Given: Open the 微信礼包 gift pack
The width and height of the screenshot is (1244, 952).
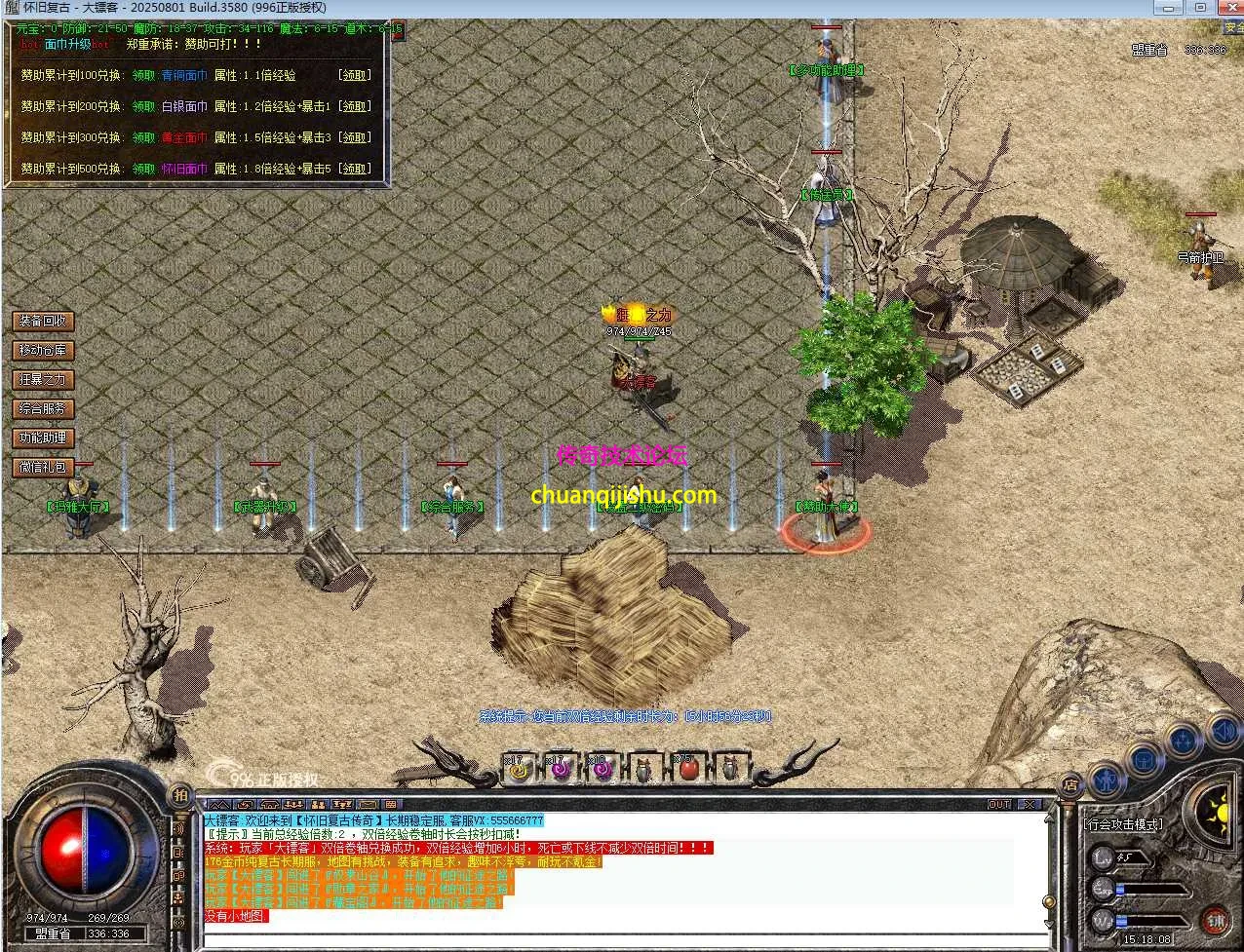Looking at the screenshot, I should [x=43, y=467].
